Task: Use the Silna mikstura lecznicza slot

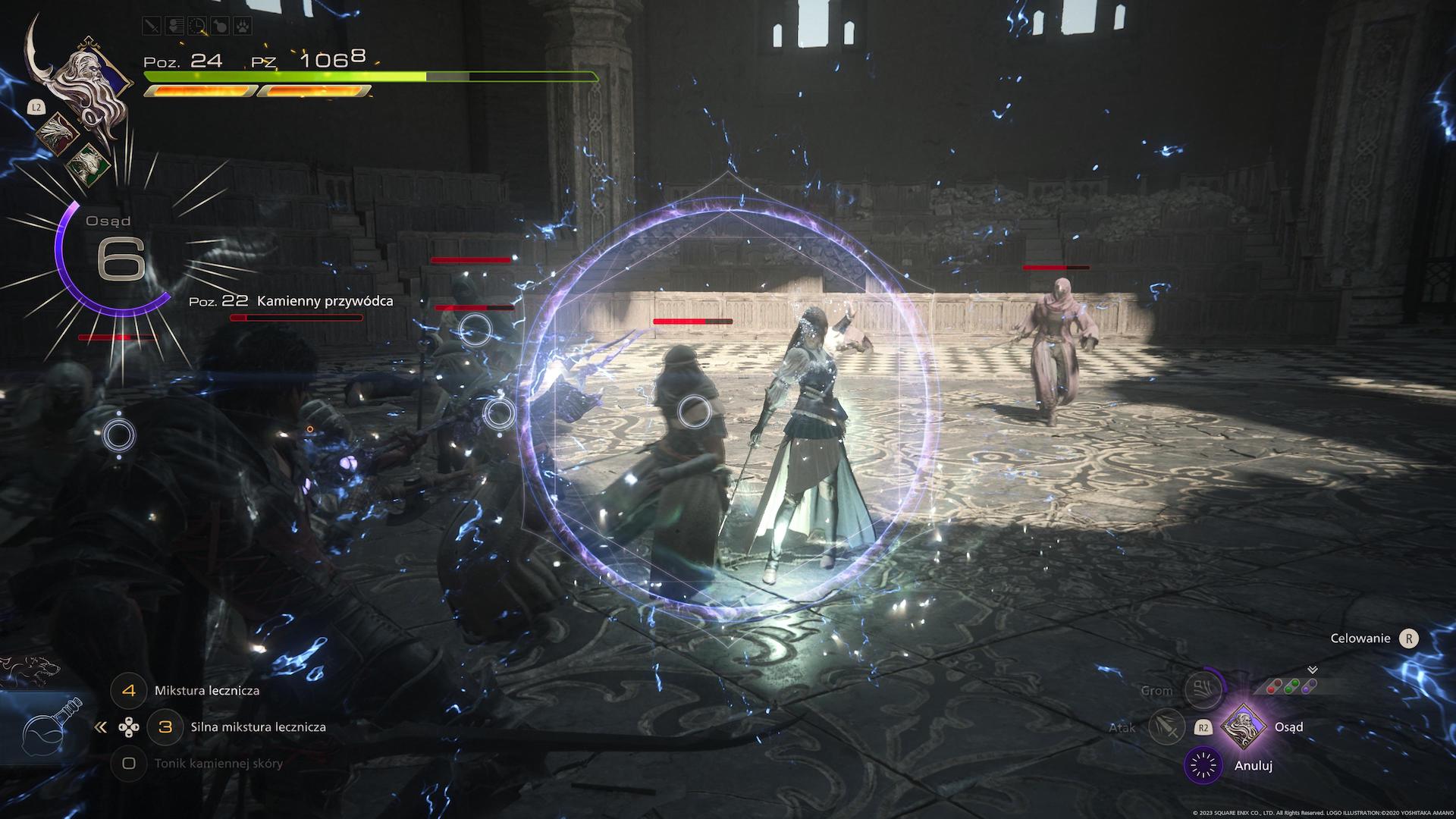Action: 165,727
